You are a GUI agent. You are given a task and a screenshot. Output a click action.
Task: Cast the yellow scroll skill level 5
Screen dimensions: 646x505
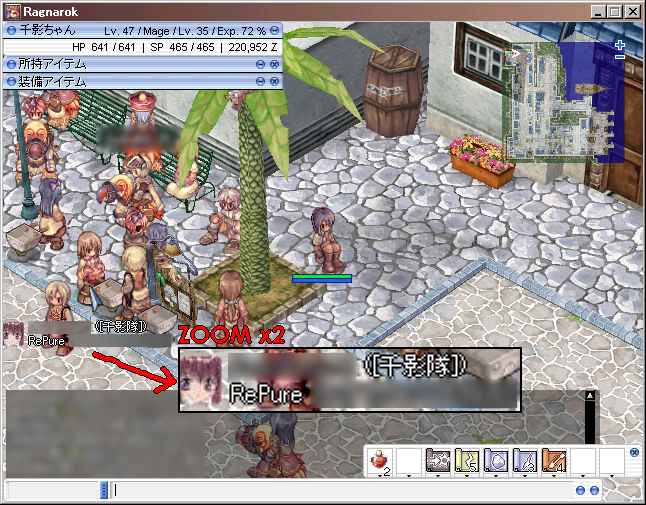click(467, 461)
